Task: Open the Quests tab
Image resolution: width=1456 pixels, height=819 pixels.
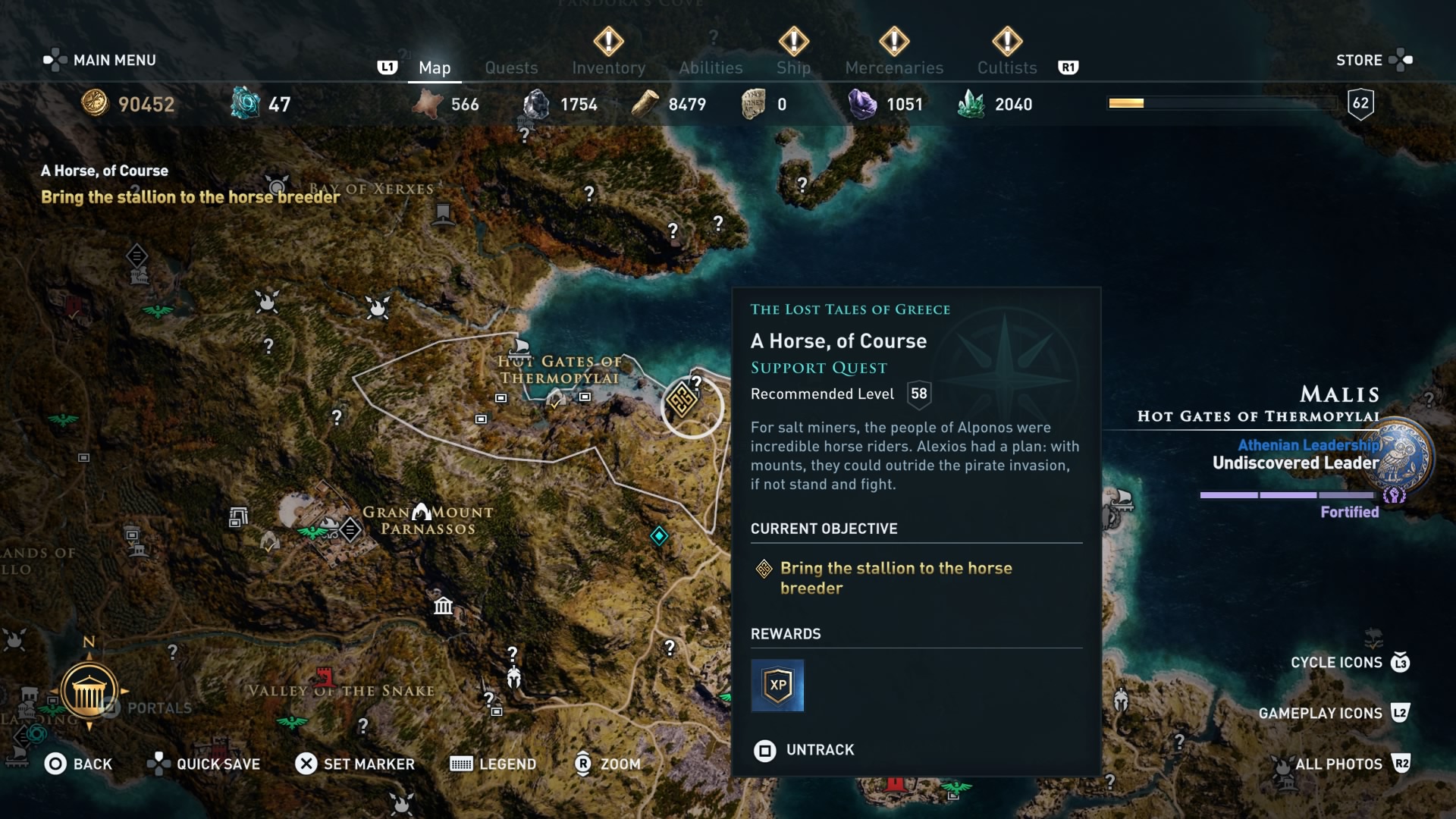Action: (x=511, y=67)
